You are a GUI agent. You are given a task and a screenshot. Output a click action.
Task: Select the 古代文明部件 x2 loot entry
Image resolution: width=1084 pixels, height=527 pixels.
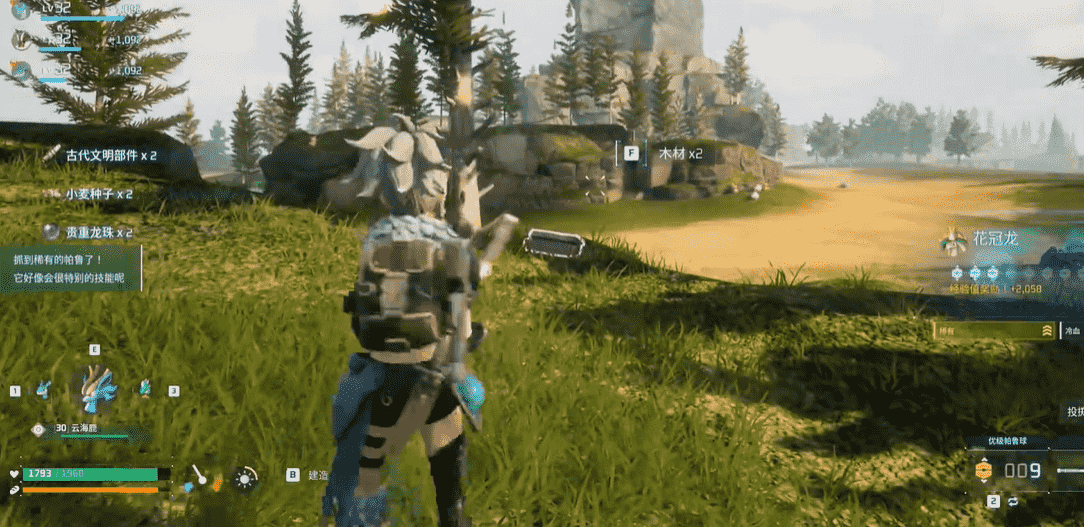111,155
